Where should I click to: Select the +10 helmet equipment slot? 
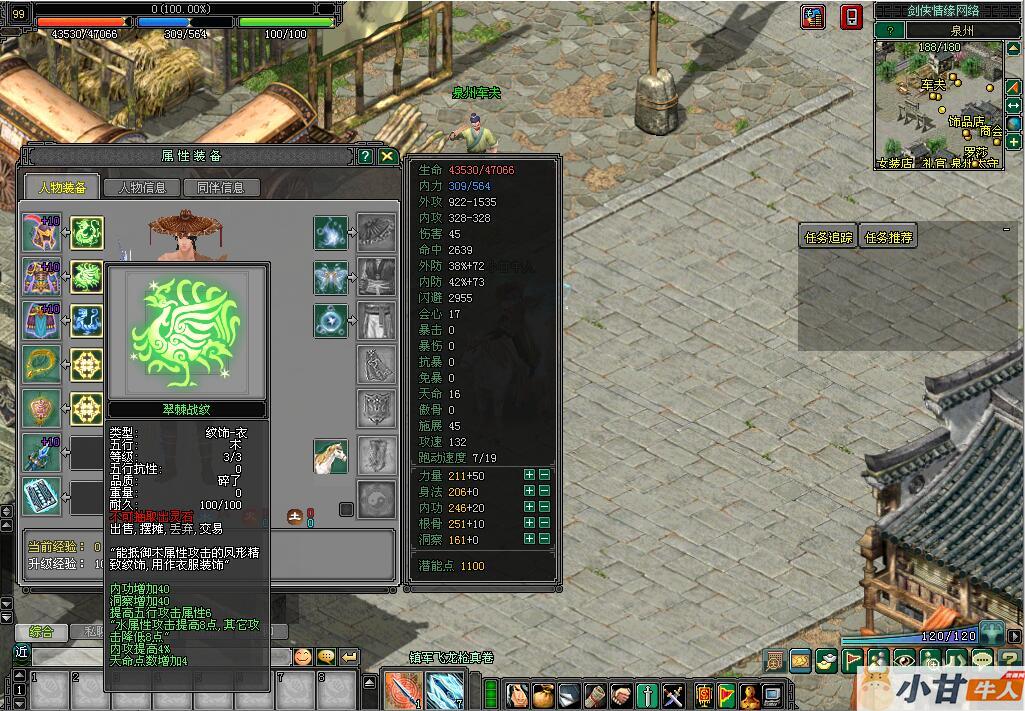coord(42,233)
